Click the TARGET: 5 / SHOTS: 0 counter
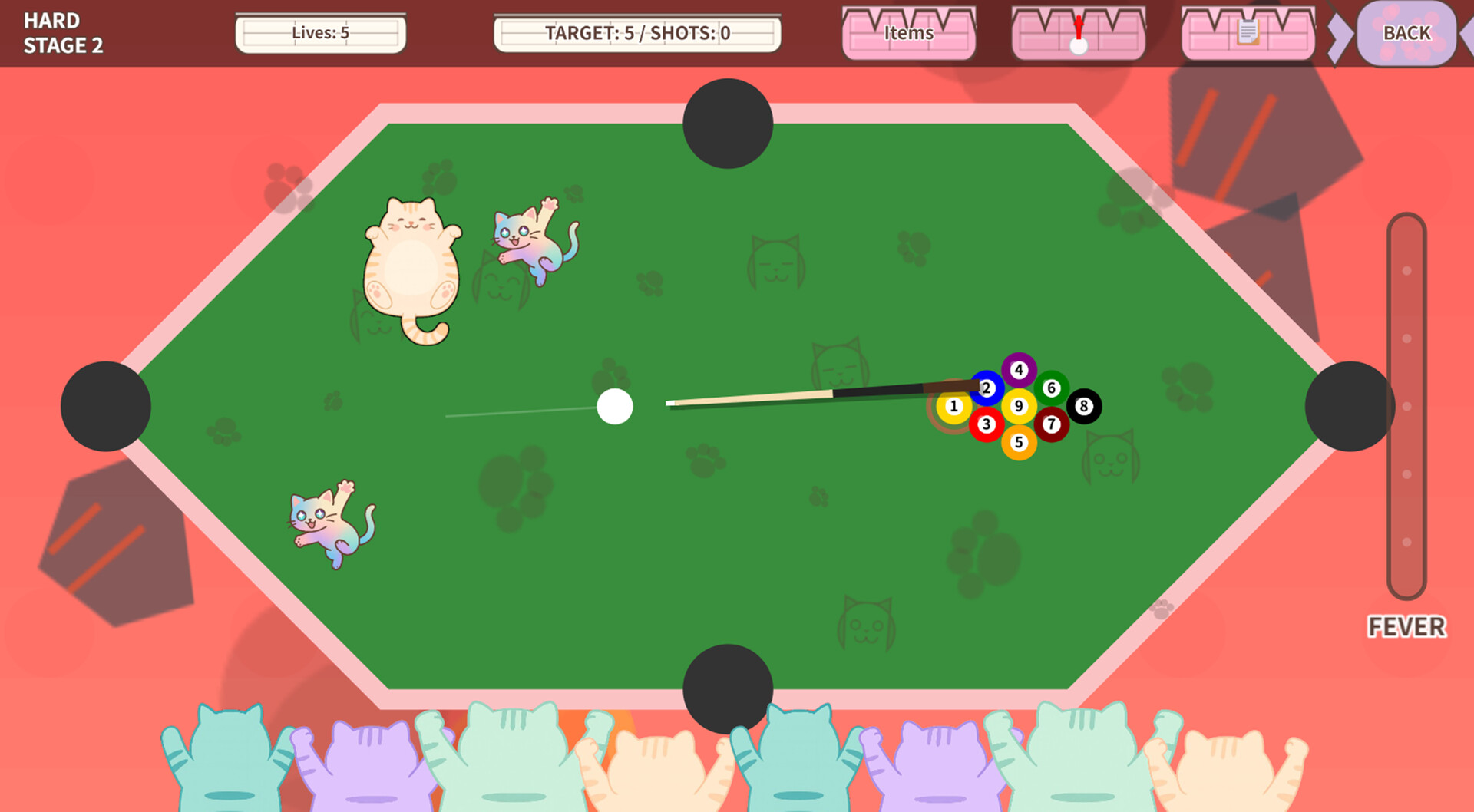 pos(638,33)
